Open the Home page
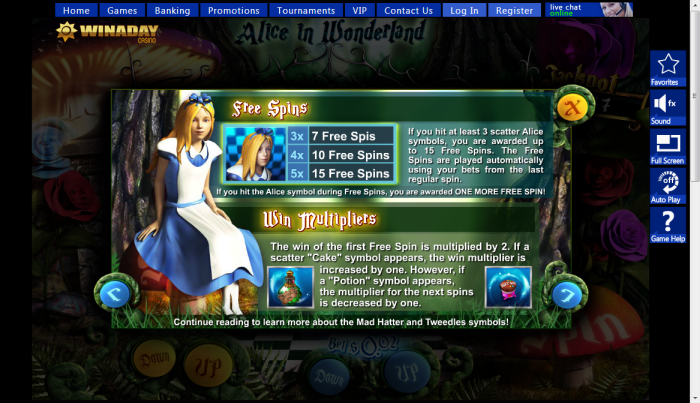Viewport: 700px width, 403px height. [76, 11]
